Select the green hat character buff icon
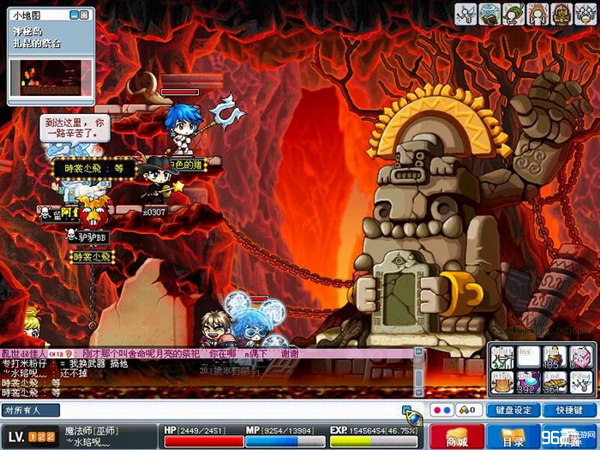Viewport: 600px width, 450px height. pos(513,13)
